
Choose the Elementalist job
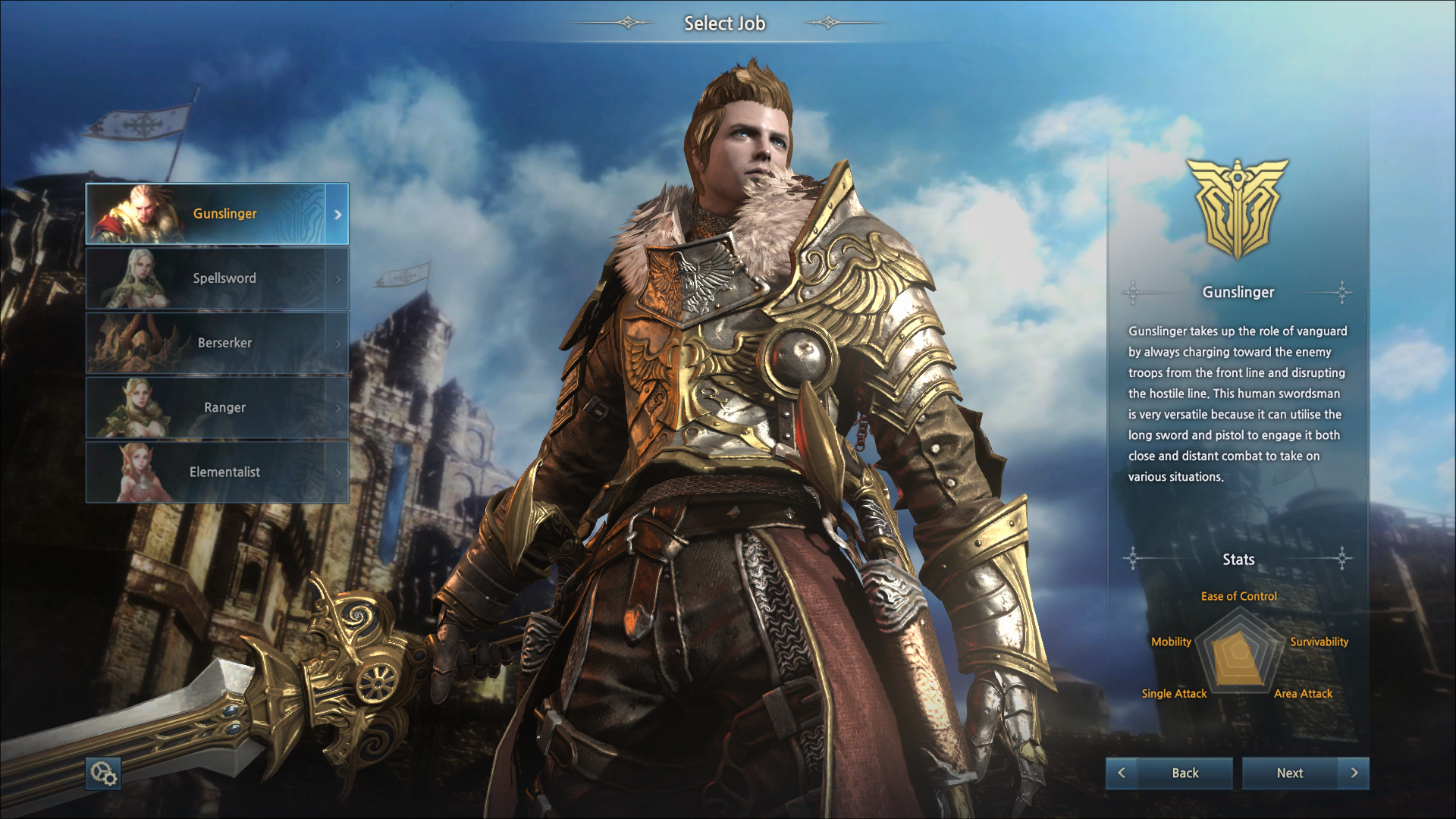point(217,472)
